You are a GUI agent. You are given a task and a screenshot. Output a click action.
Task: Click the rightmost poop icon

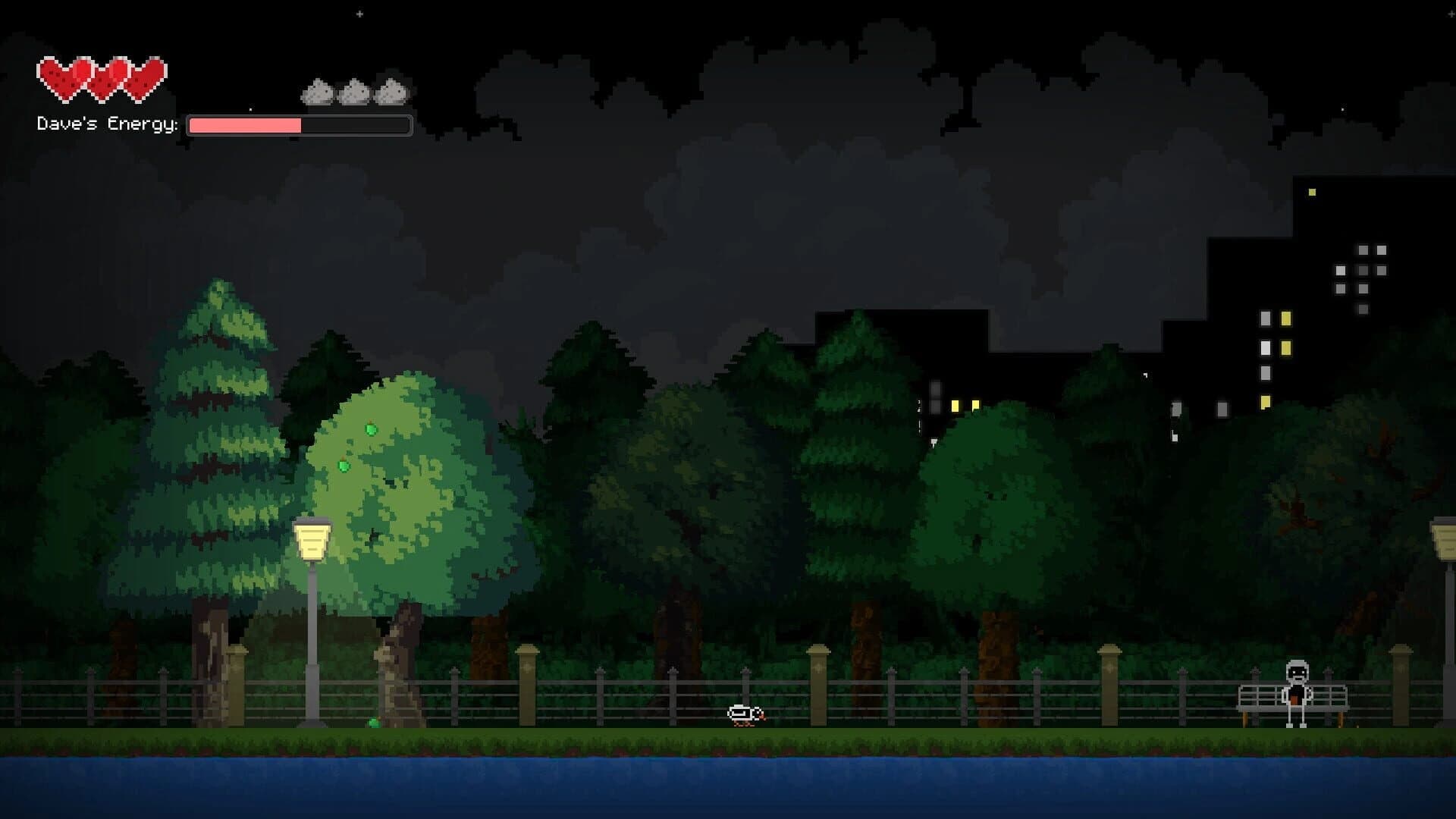click(389, 91)
